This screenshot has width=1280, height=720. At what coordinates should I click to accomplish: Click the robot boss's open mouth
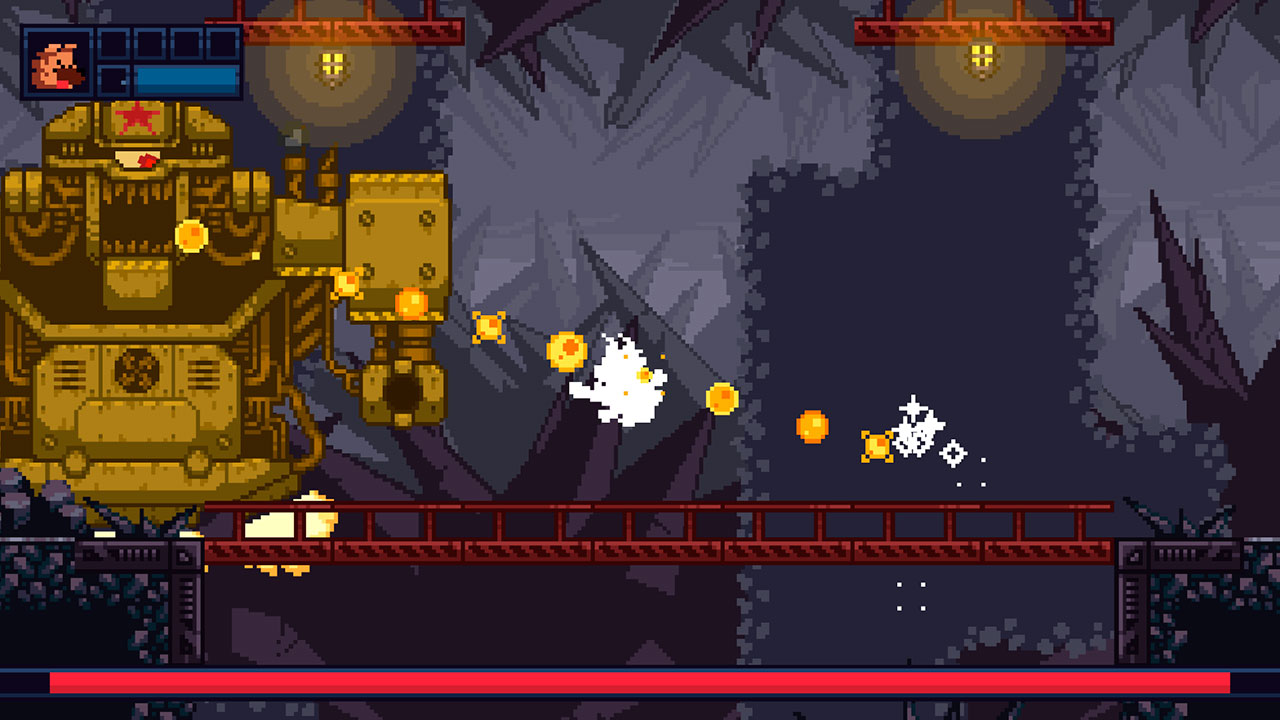[x=135, y=220]
